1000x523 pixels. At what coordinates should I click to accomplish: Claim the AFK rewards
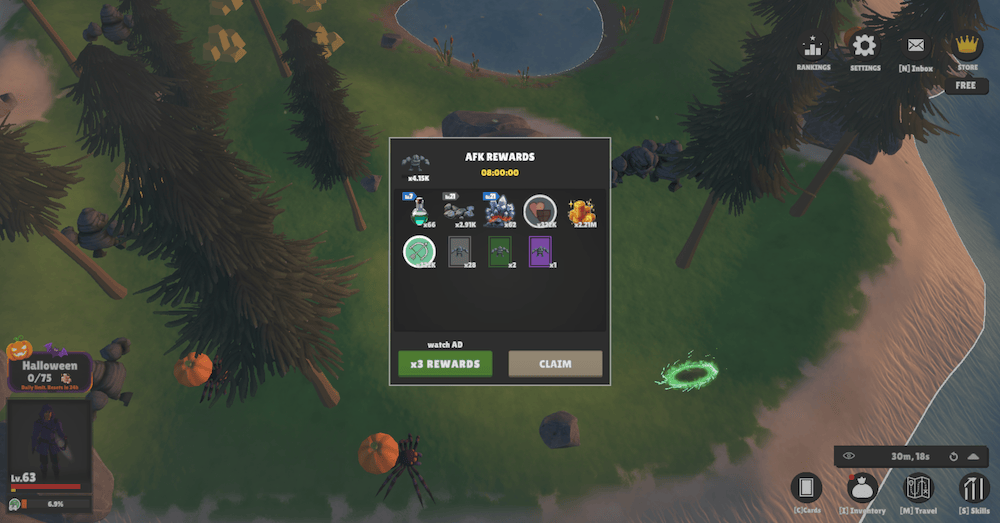click(555, 364)
